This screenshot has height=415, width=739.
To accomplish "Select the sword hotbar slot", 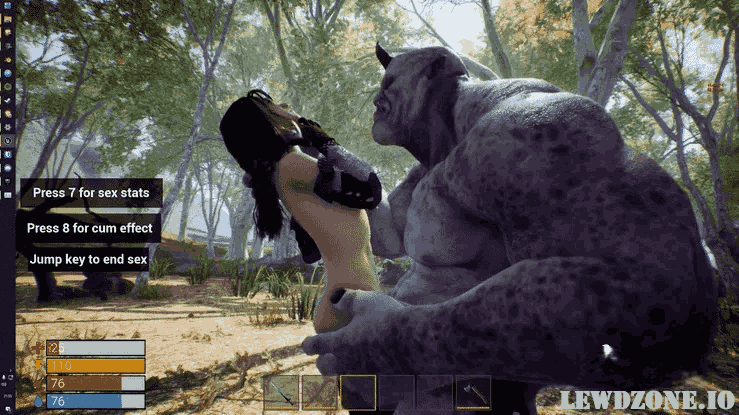I will coord(281,392).
